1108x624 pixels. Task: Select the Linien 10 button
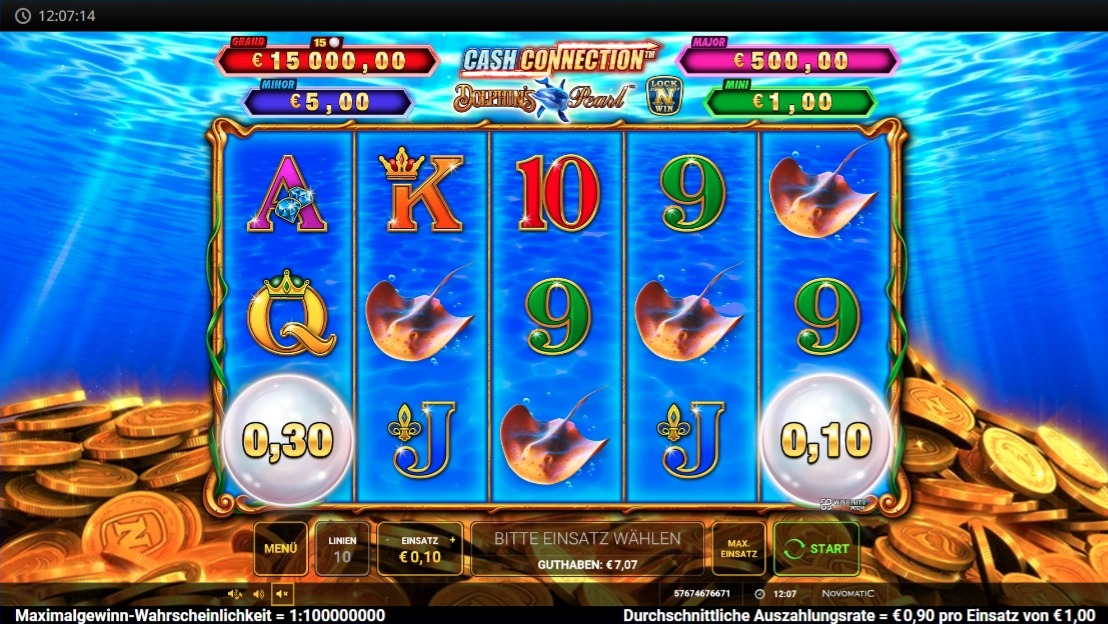tap(342, 549)
